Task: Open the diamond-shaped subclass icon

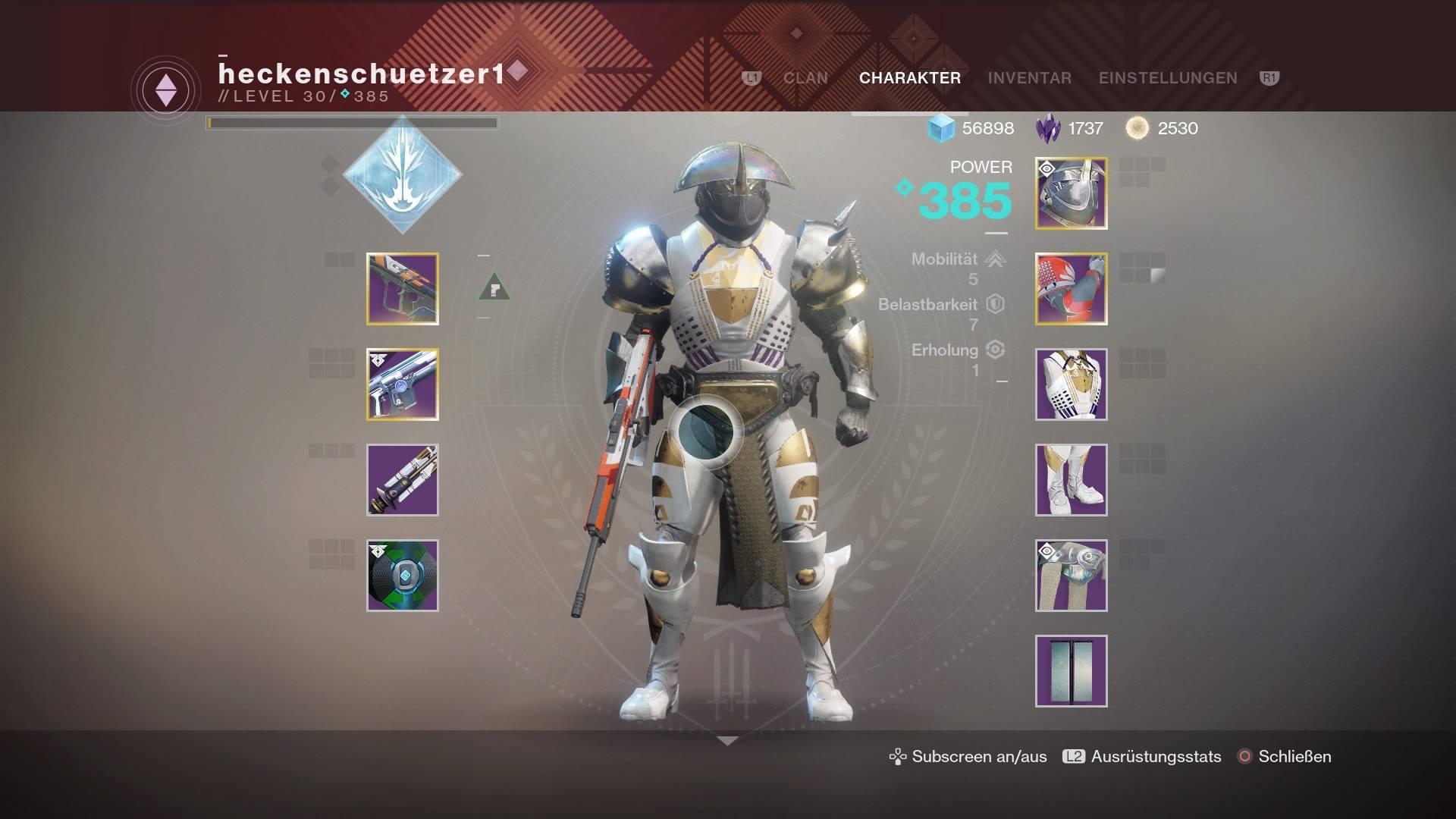Action: 402,174
